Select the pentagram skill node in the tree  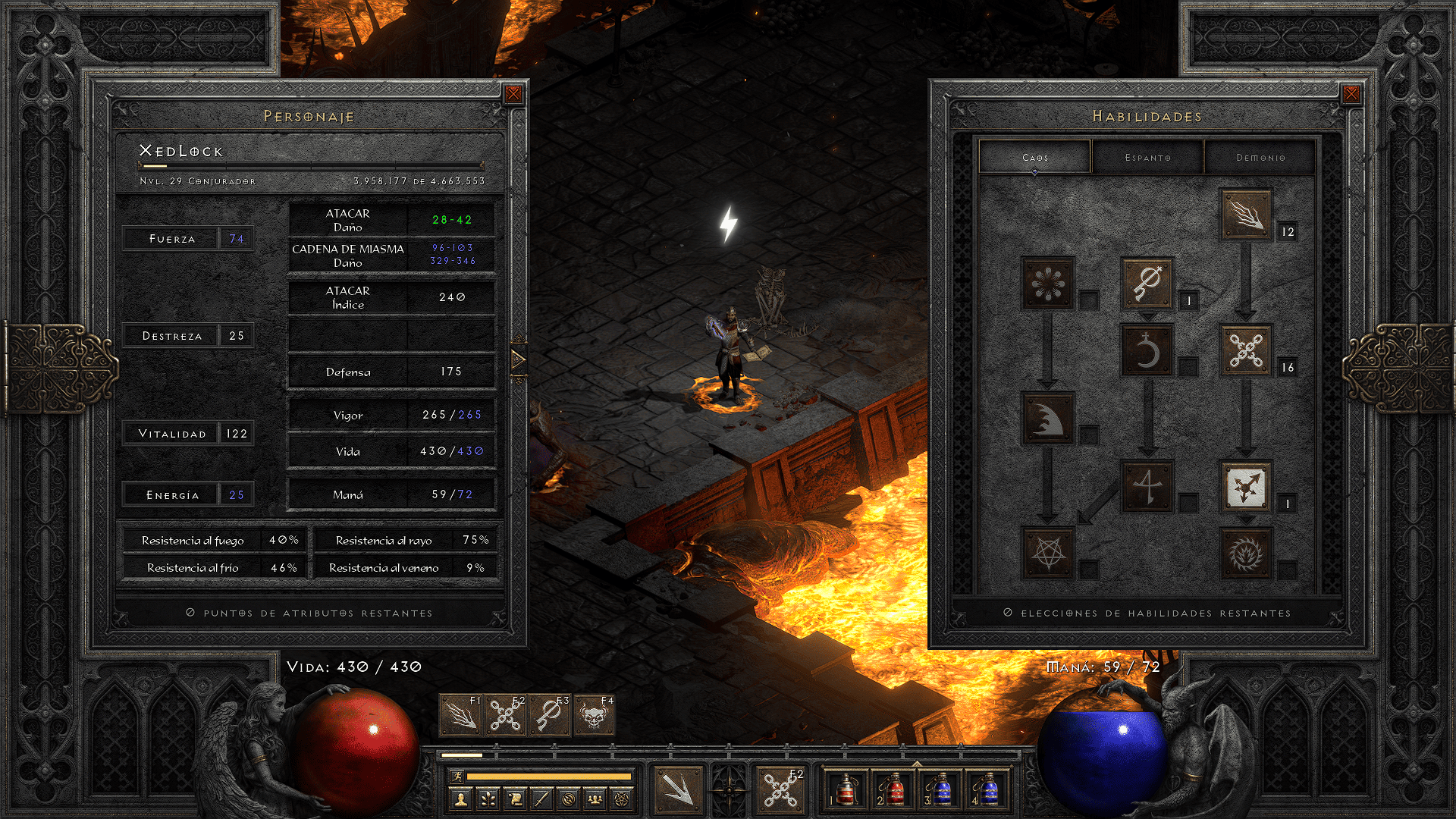click(1048, 553)
